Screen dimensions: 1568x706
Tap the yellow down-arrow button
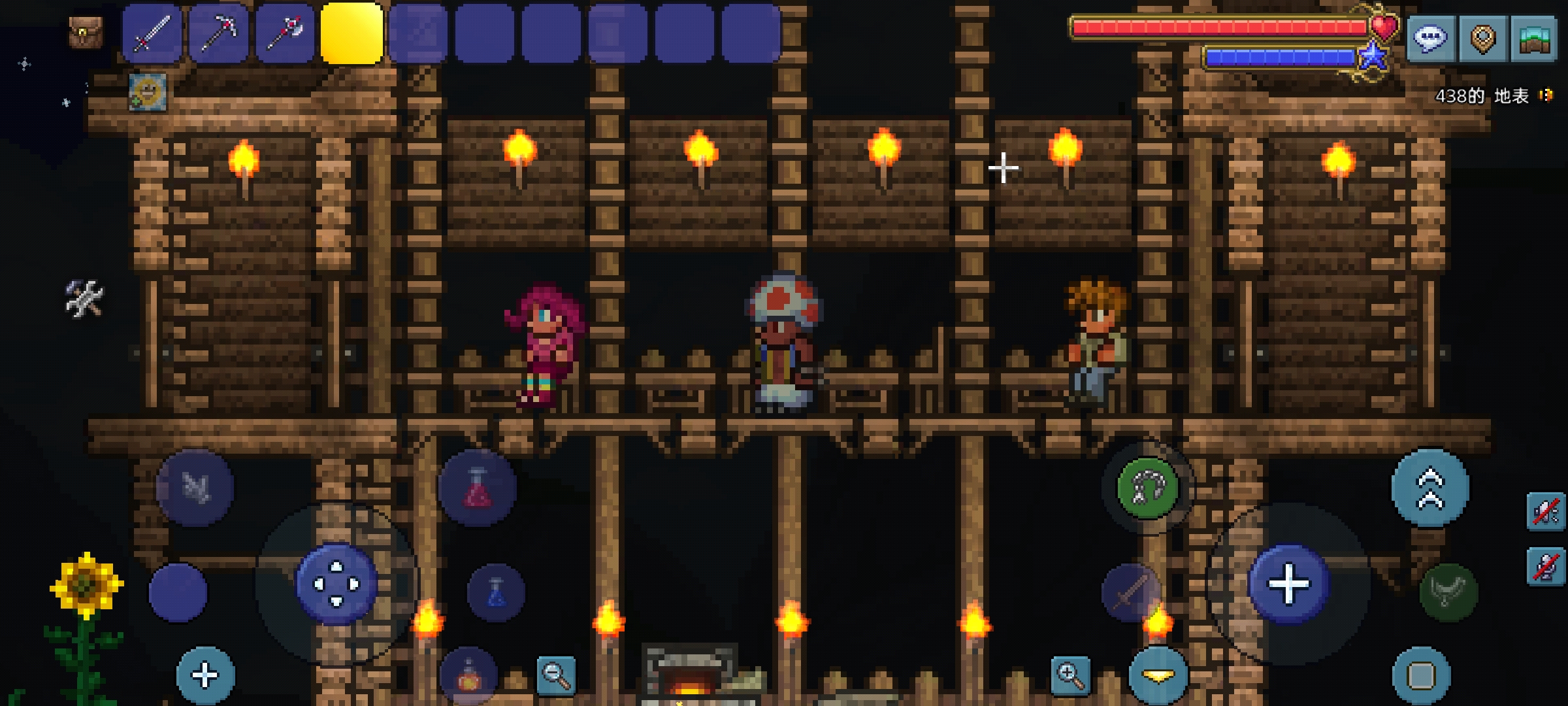pyautogui.click(x=1158, y=676)
